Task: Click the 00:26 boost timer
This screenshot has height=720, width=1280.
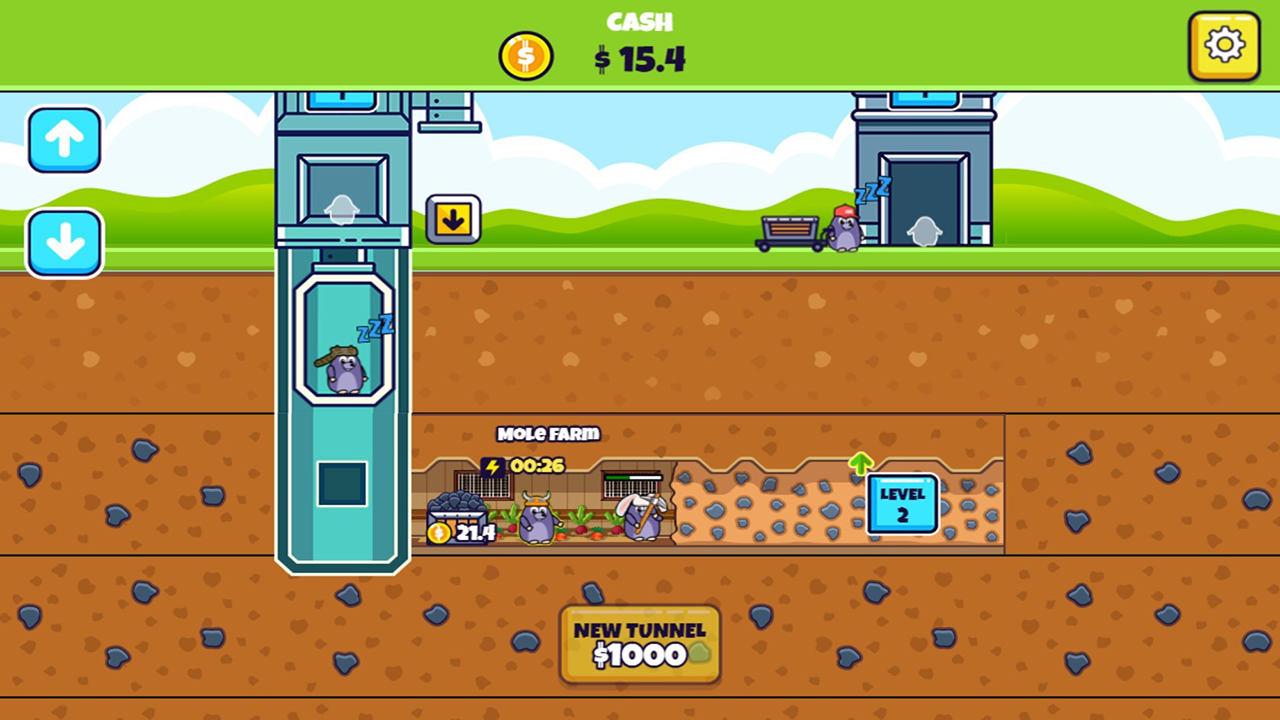Action: pyautogui.click(x=539, y=464)
